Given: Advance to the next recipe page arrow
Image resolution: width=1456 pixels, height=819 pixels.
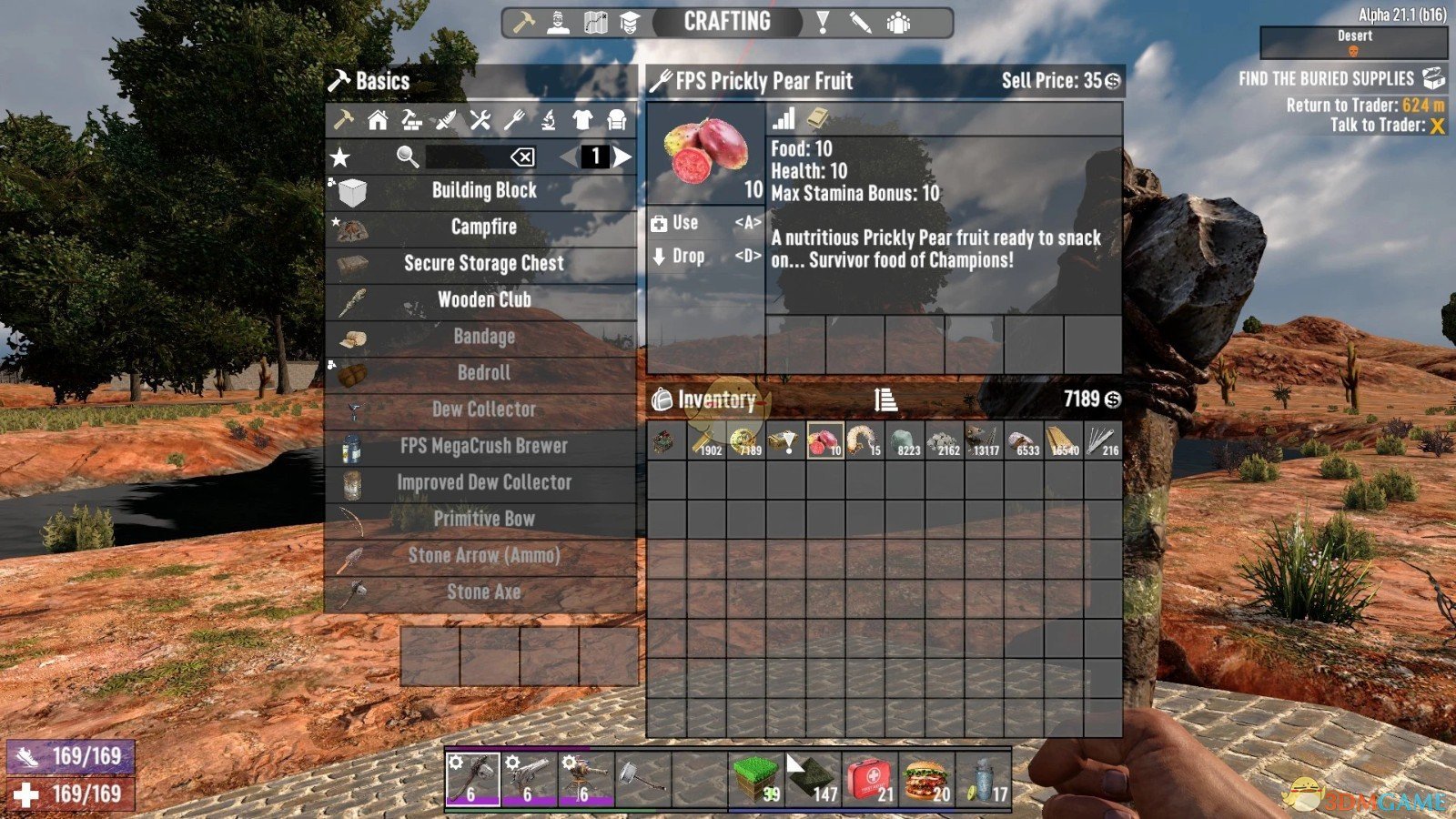Looking at the screenshot, I should pos(622,155).
